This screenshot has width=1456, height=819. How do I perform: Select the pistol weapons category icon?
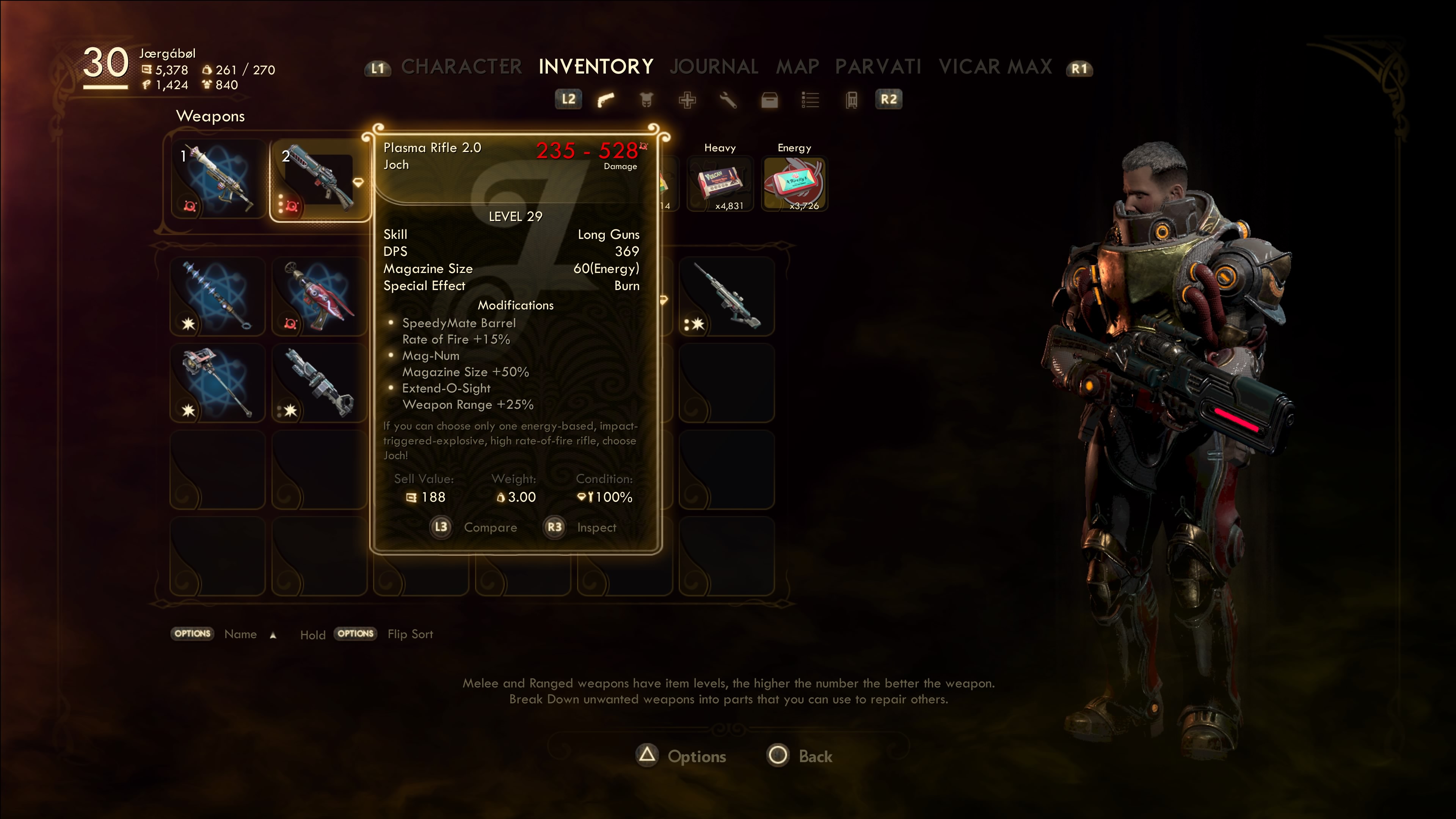click(606, 100)
